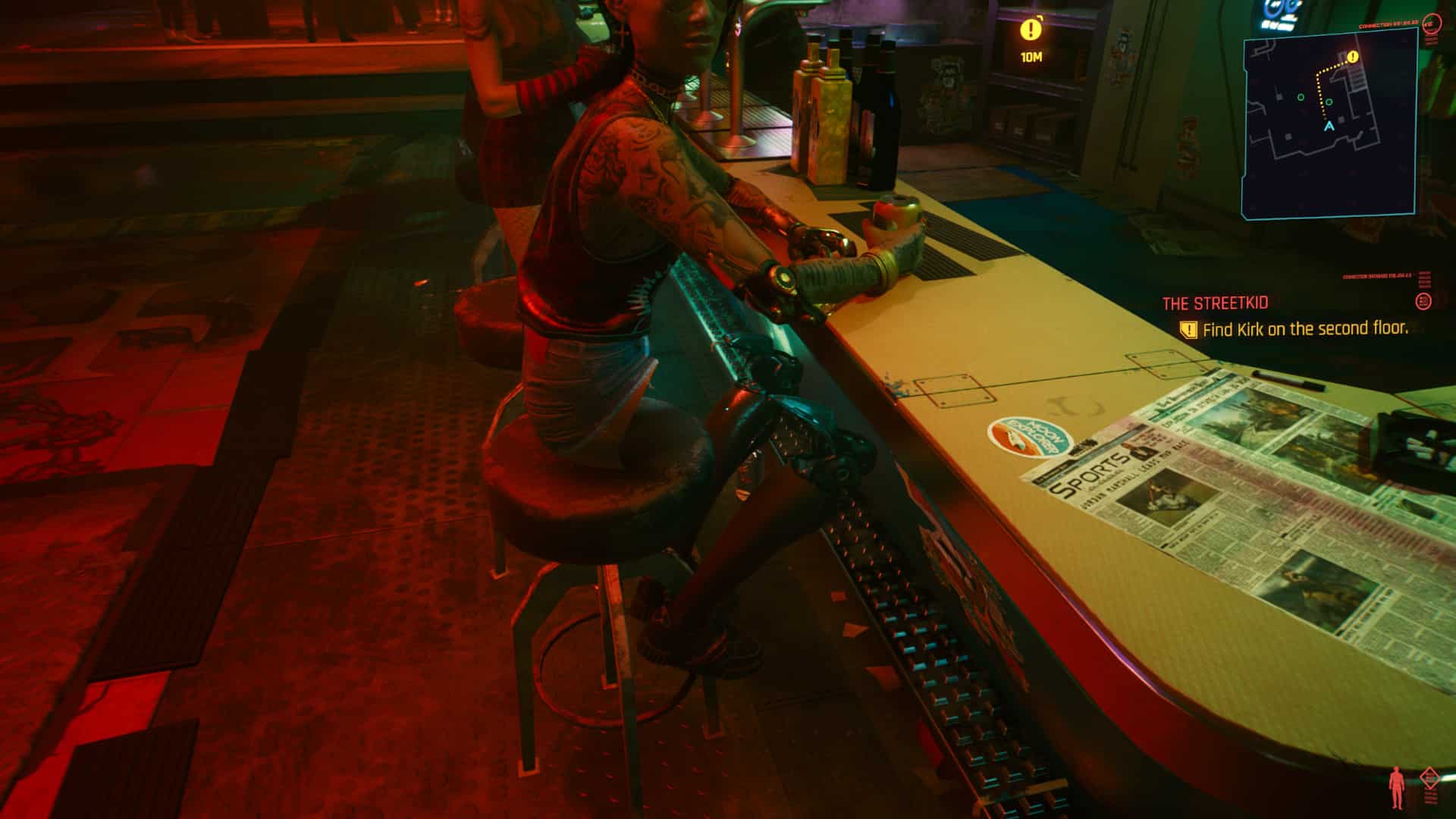Viewport: 1456px width, 819px height.
Task: Select the cyan player arrow on the minimap
Action: 1329,127
